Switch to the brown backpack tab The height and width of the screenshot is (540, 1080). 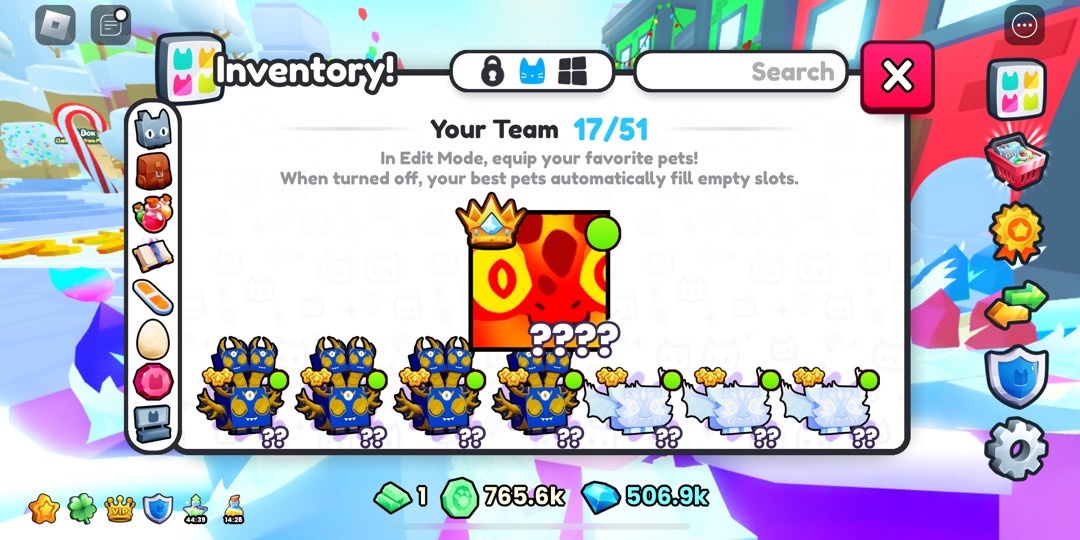click(x=153, y=172)
